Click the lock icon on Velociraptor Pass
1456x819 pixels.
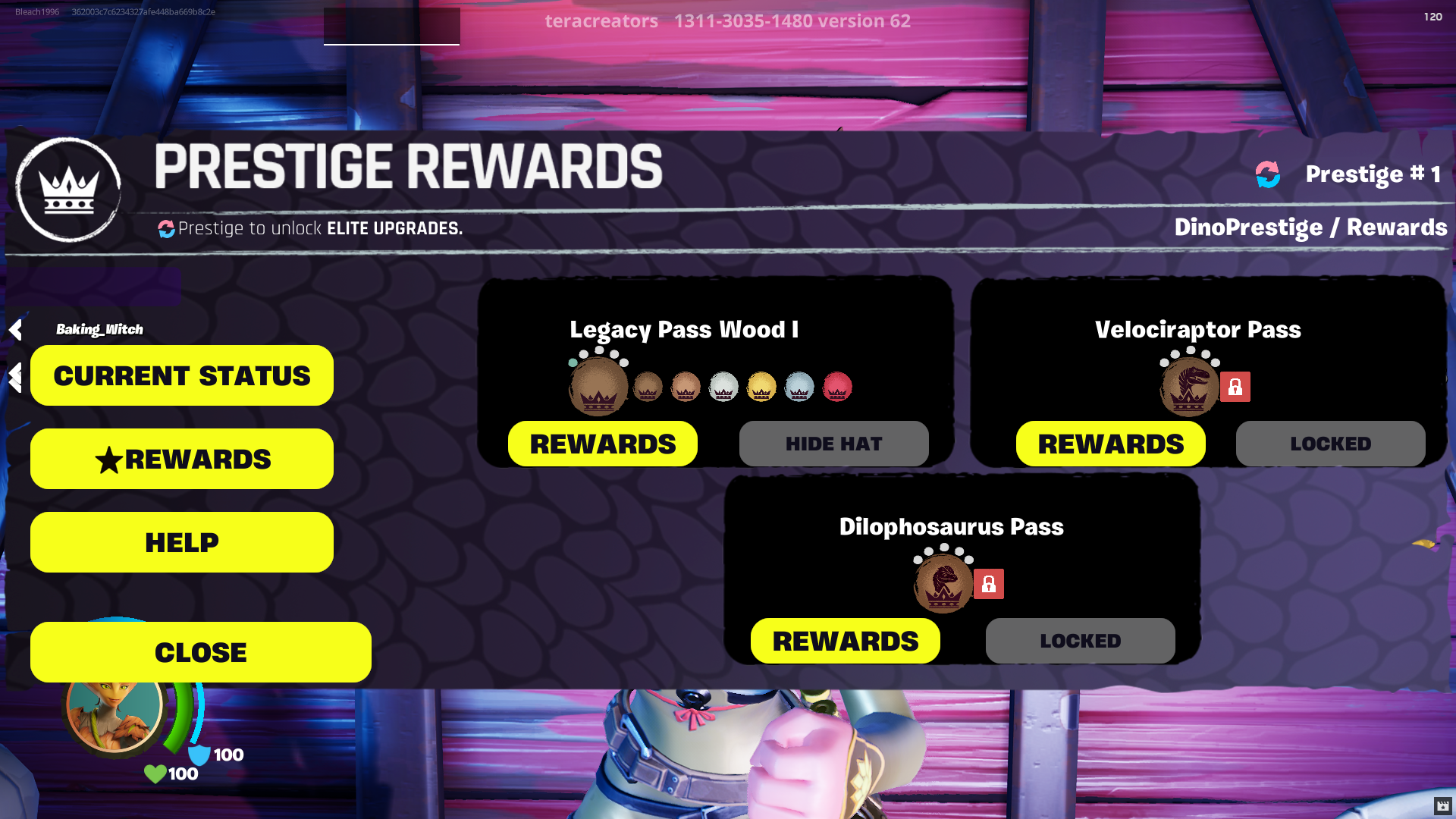point(1236,387)
